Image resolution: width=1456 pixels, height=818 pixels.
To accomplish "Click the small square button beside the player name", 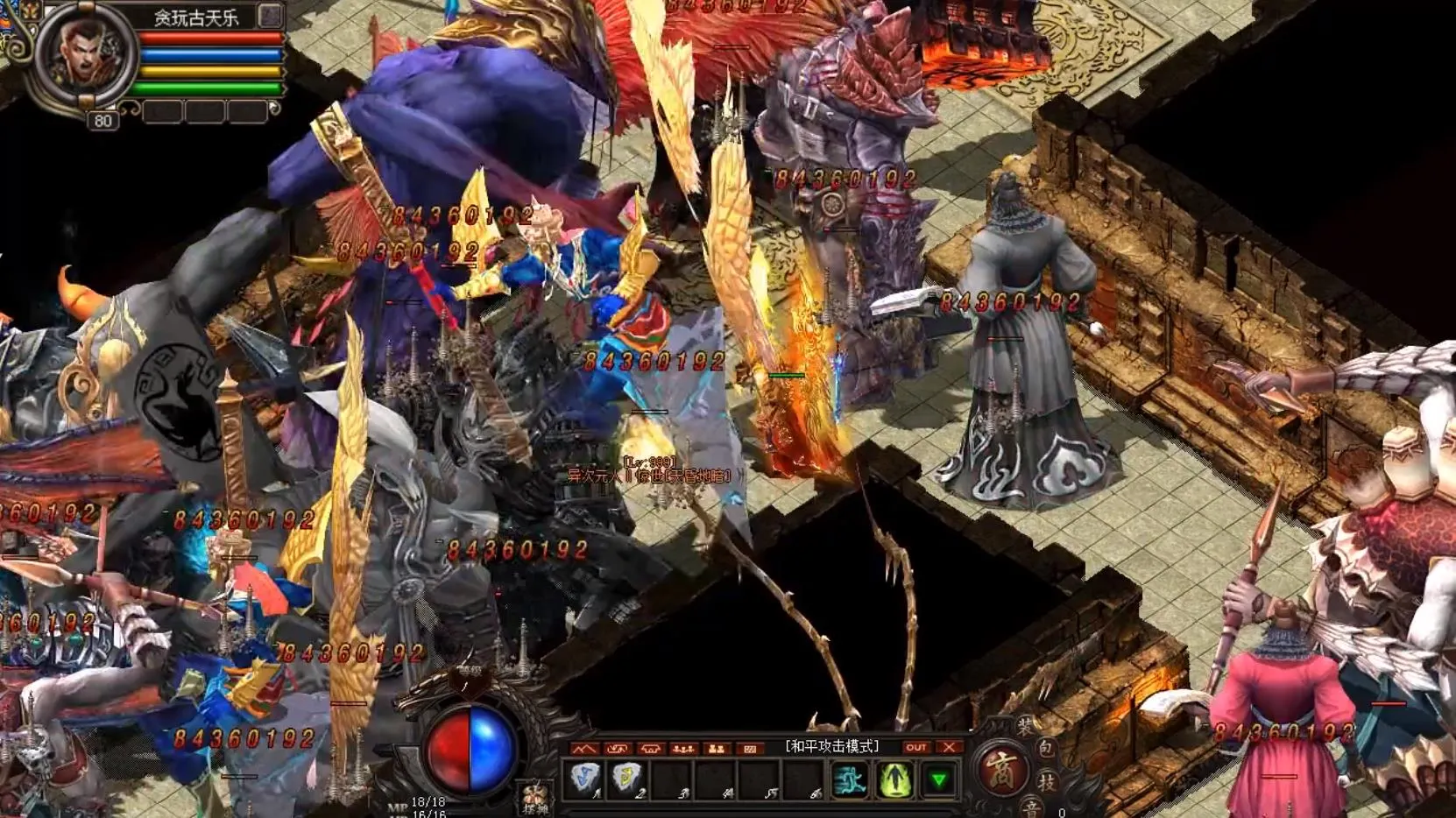I will click(x=270, y=16).
